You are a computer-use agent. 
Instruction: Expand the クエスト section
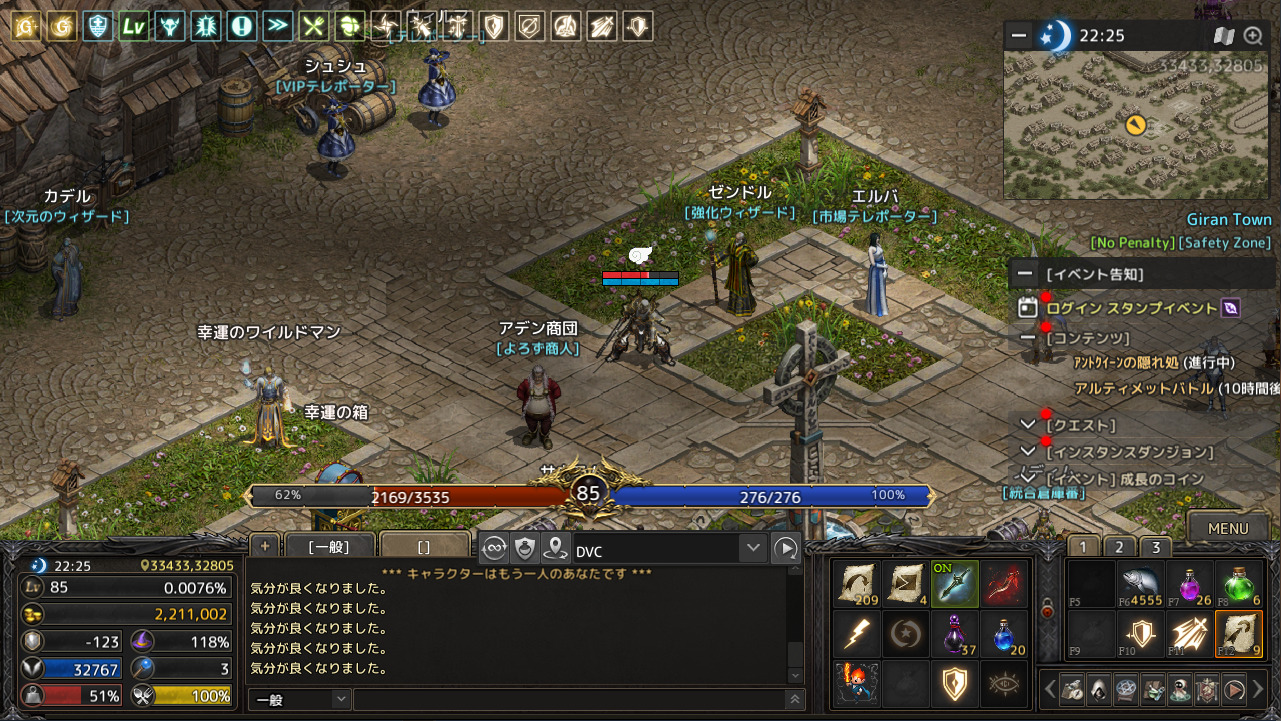(1027, 426)
